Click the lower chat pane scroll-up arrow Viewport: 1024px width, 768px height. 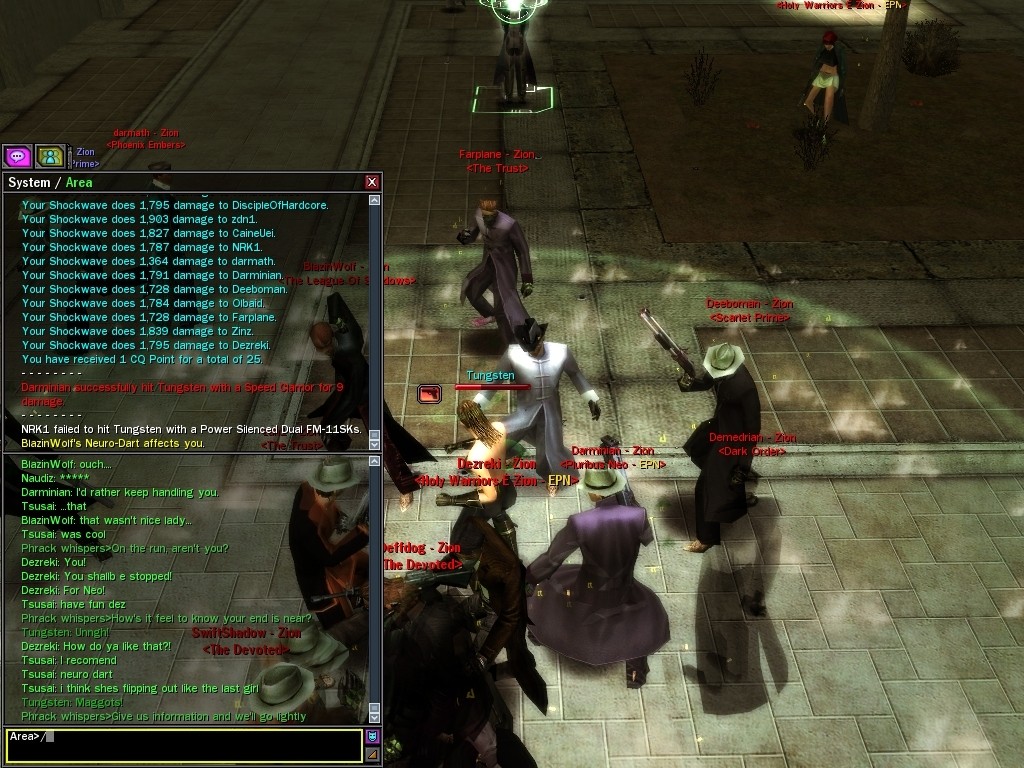[x=375, y=461]
